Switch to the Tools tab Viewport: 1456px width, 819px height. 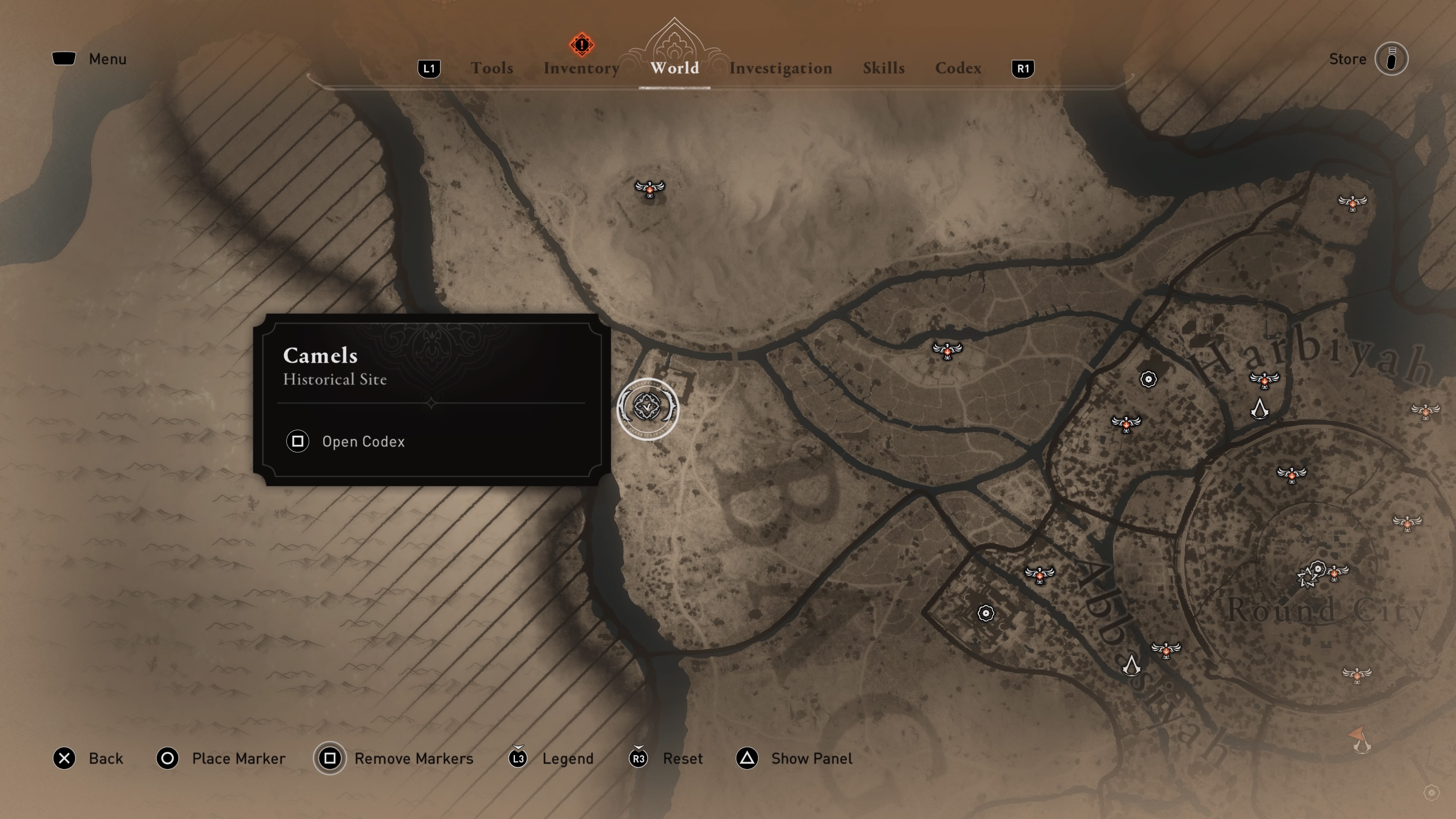point(492,68)
